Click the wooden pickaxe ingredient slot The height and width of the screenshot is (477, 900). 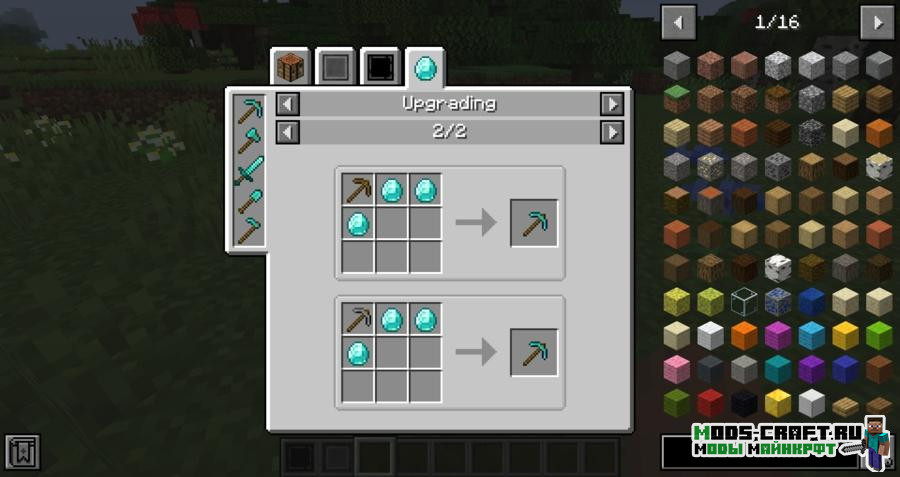tap(358, 188)
